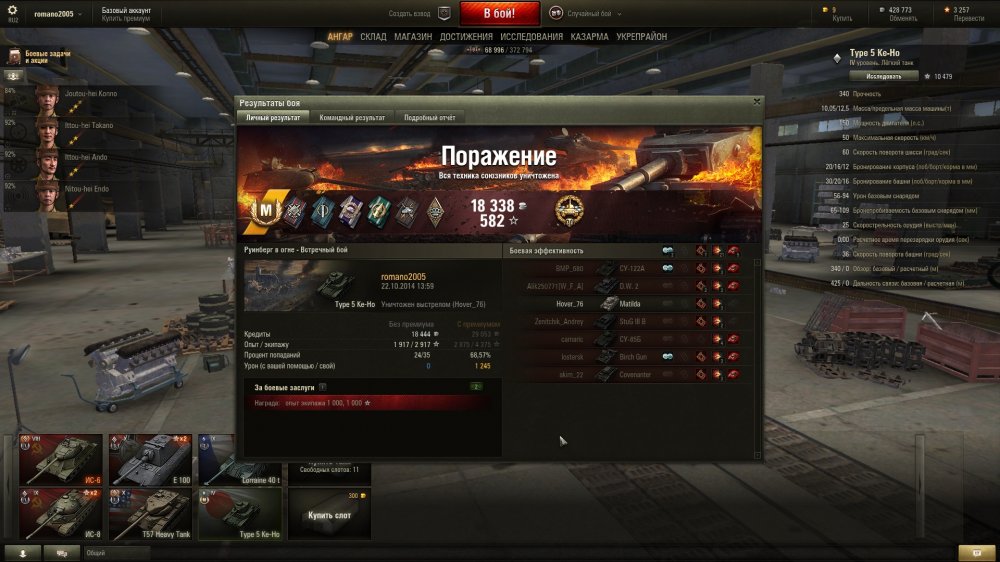
Task: Open the settings gear menu
Action: [x=14, y=9]
